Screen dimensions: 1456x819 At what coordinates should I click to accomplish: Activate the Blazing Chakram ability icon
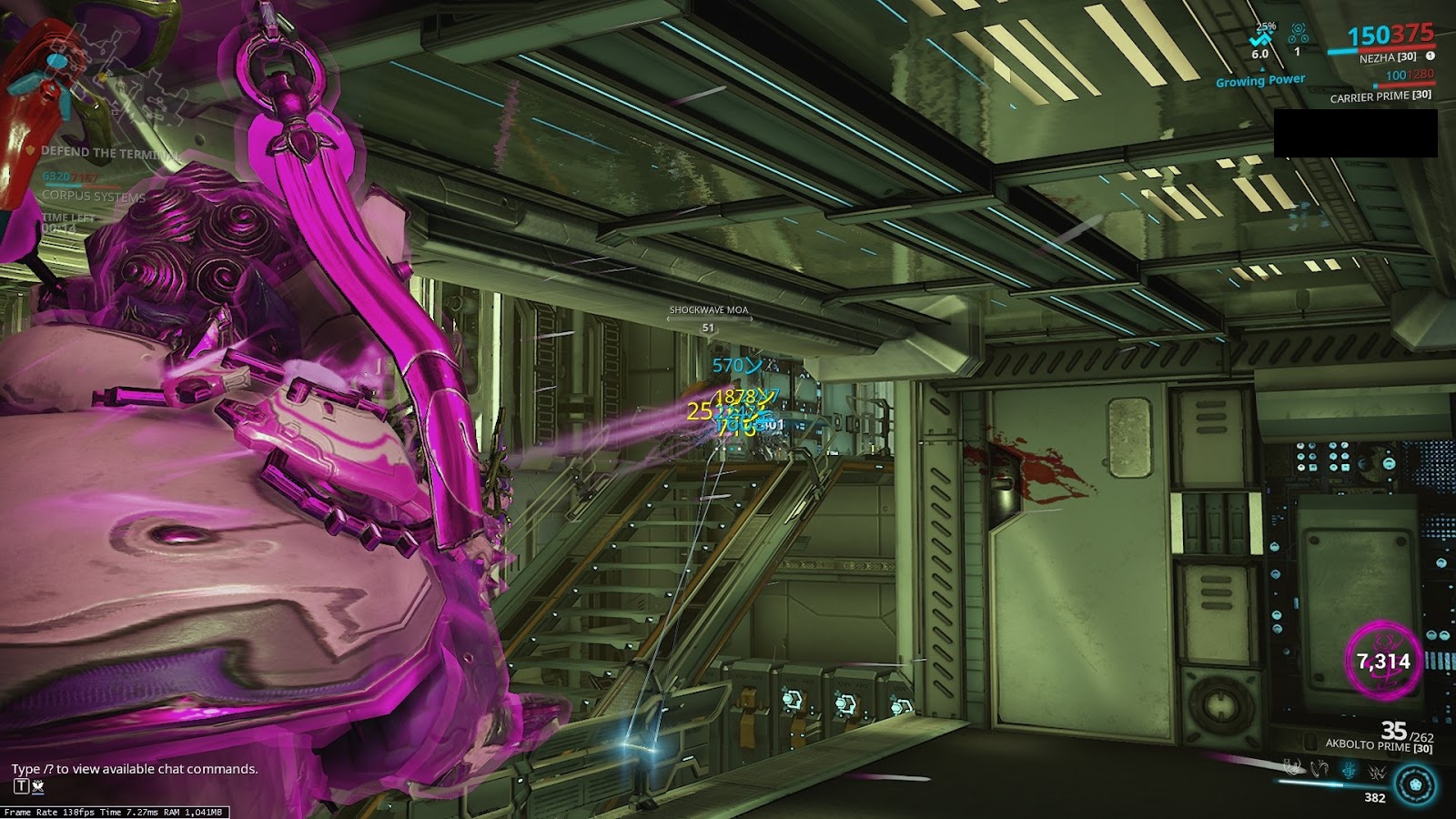(x=1319, y=767)
